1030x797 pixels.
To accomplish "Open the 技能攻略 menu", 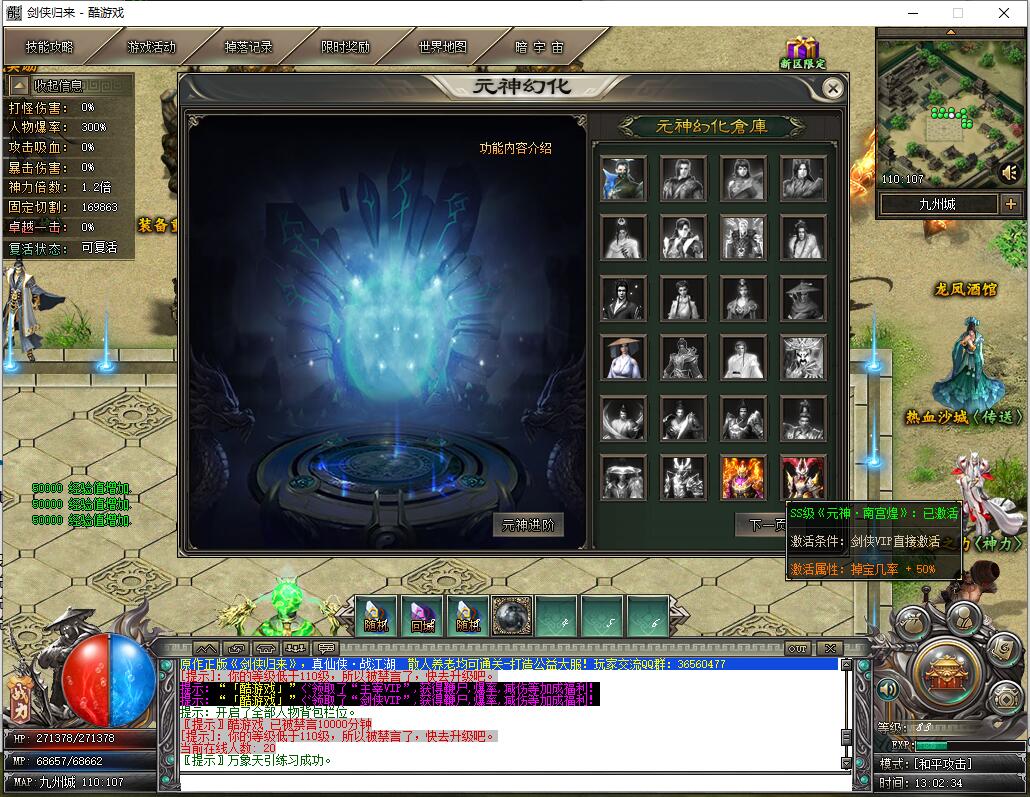I will pyautogui.click(x=50, y=47).
